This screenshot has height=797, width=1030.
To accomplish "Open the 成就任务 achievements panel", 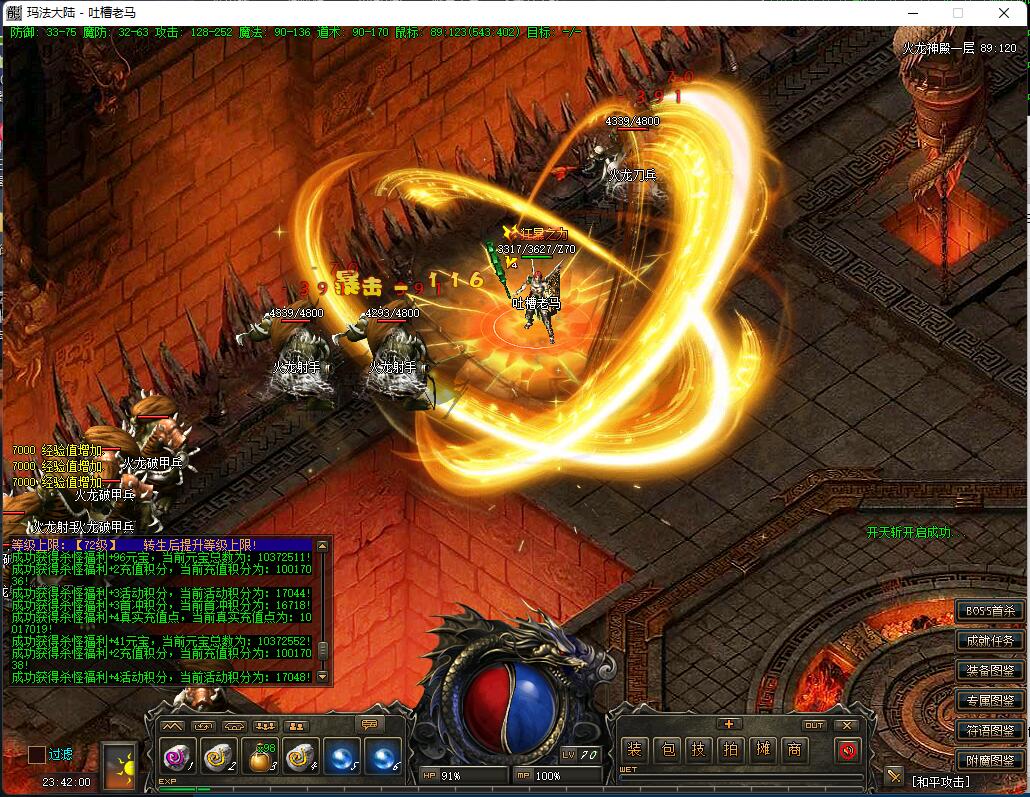I will (x=990, y=640).
